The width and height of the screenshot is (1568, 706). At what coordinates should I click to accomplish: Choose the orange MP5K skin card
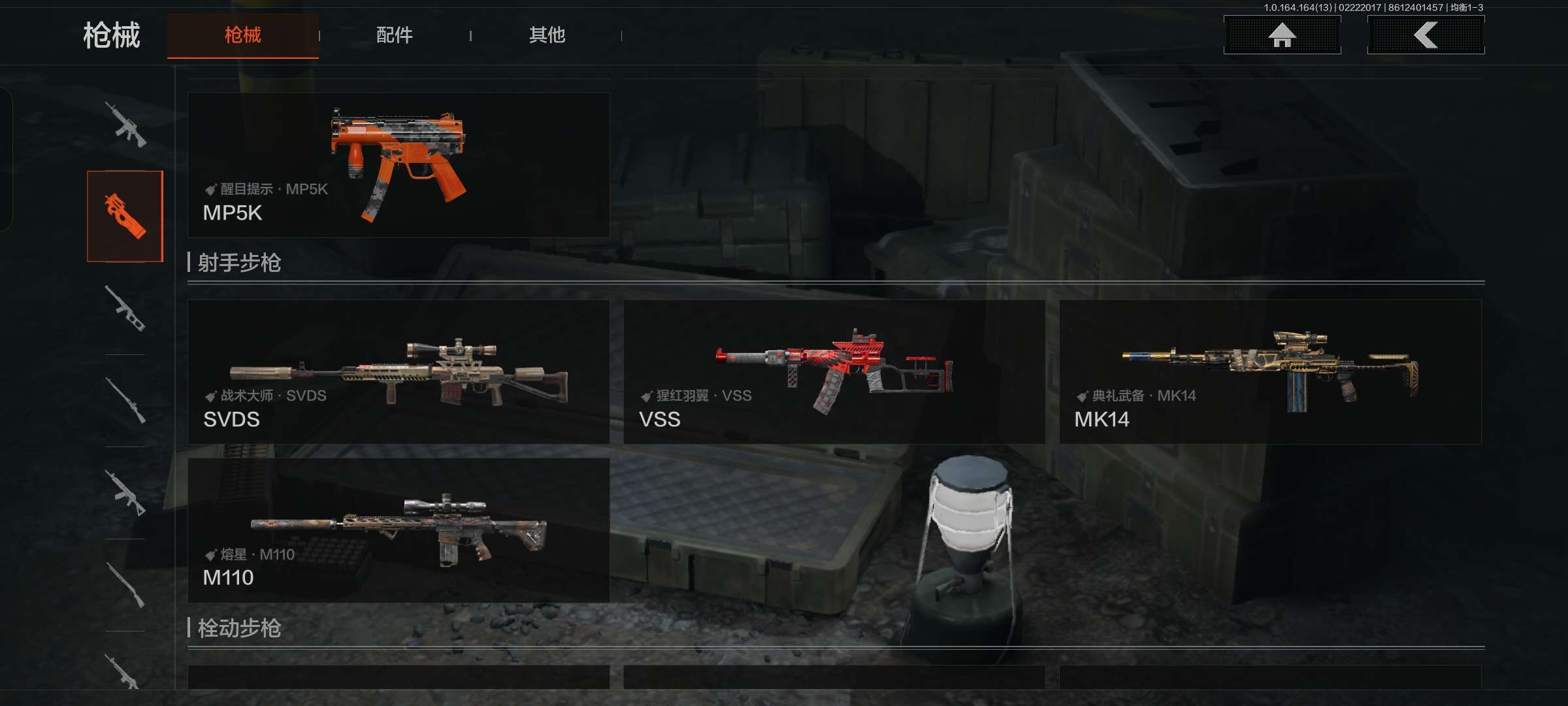(398, 165)
